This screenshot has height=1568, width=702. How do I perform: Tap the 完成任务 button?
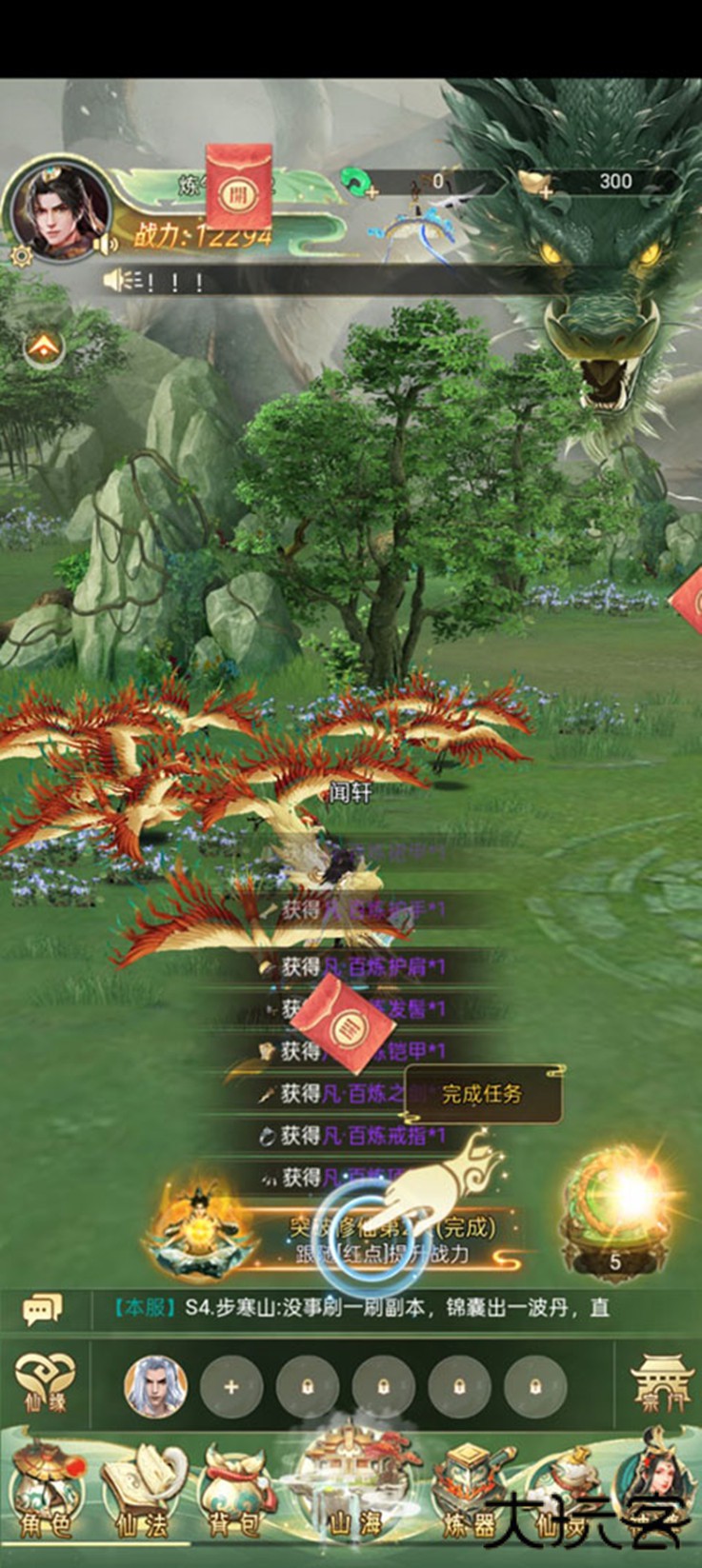pos(482,1094)
